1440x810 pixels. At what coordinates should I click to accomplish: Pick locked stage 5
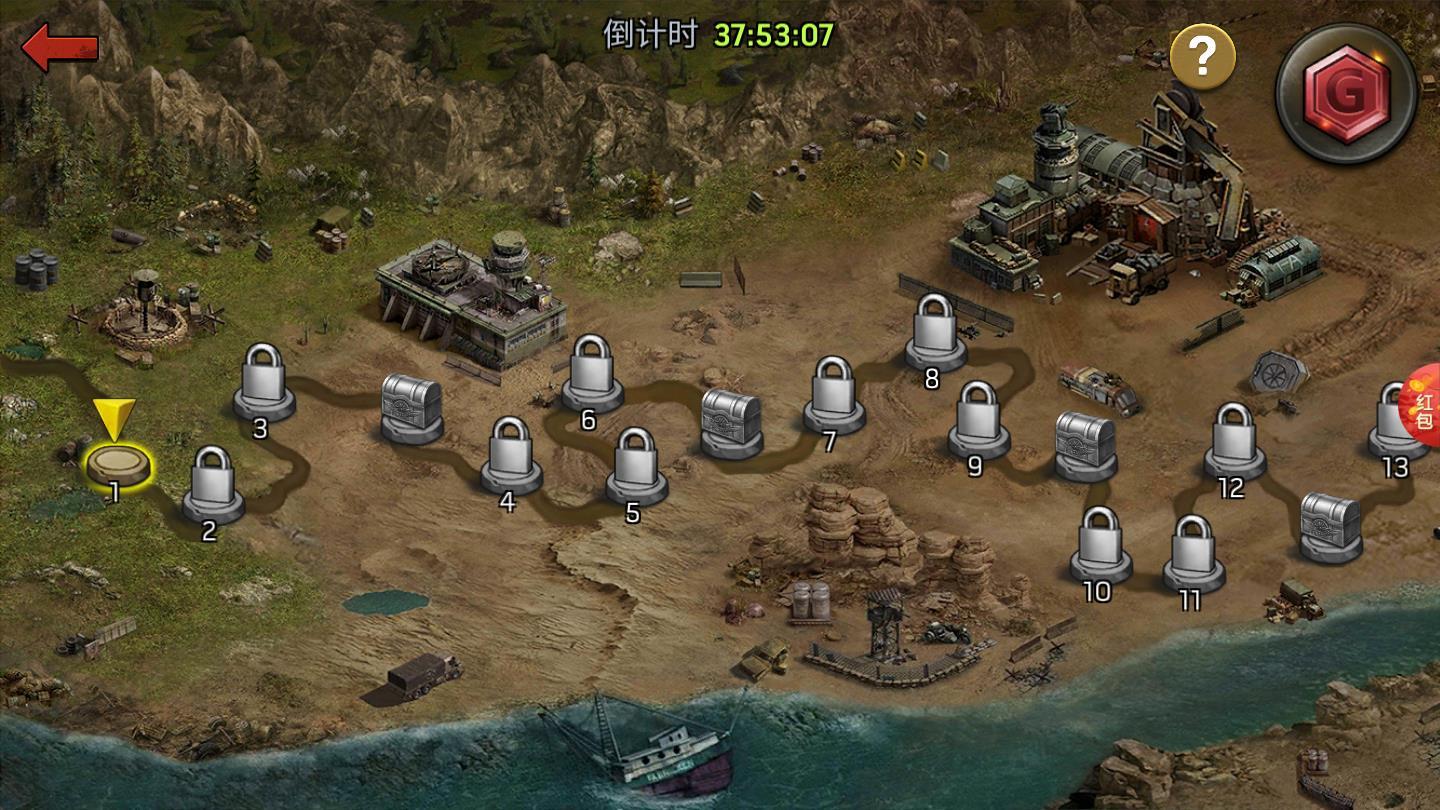[636, 464]
